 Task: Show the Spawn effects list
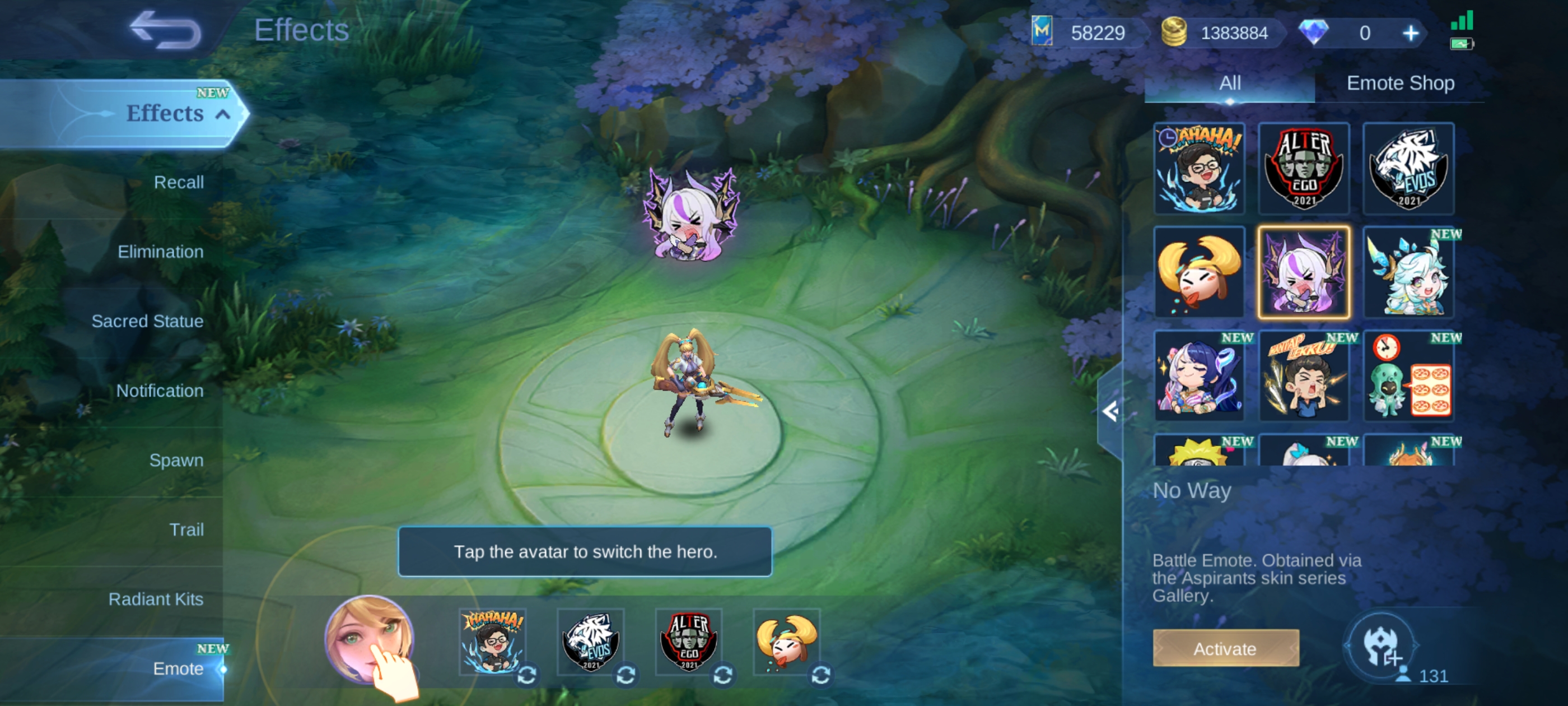tap(176, 460)
